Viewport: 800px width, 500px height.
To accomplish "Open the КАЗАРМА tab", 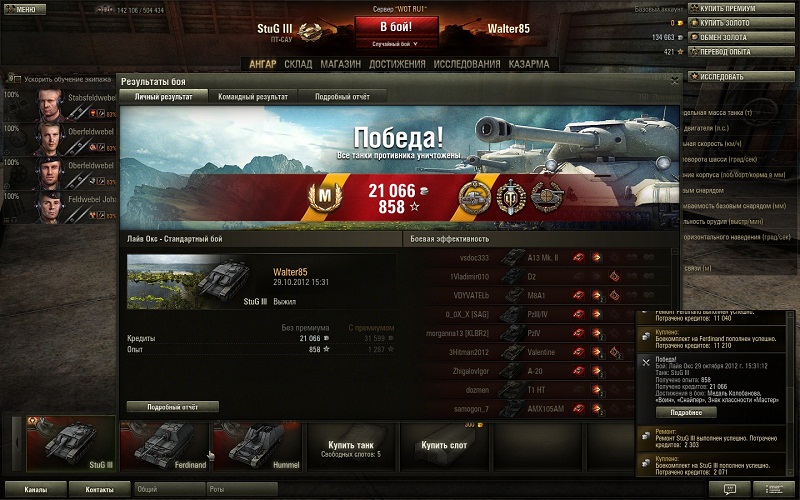I will 528,64.
